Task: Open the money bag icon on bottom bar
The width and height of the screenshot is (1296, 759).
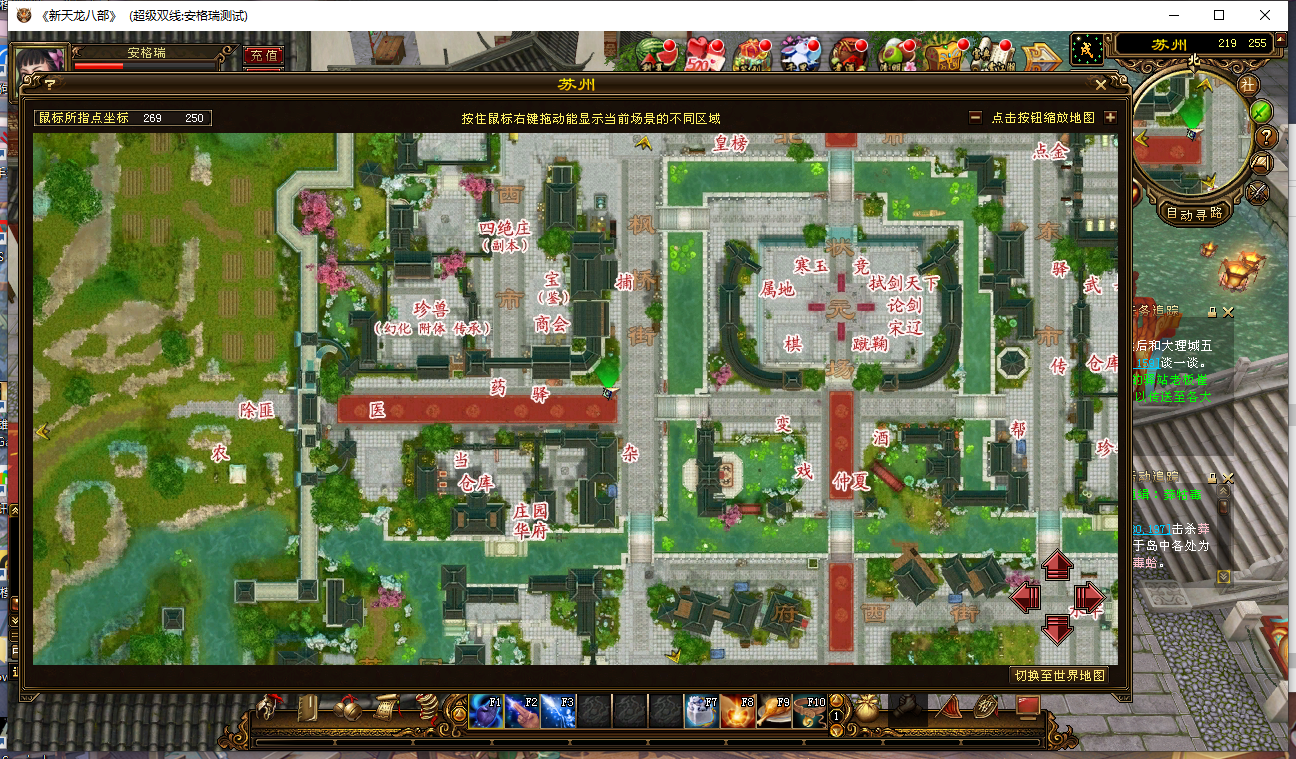Action: pyautogui.click(x=867, y=708)
